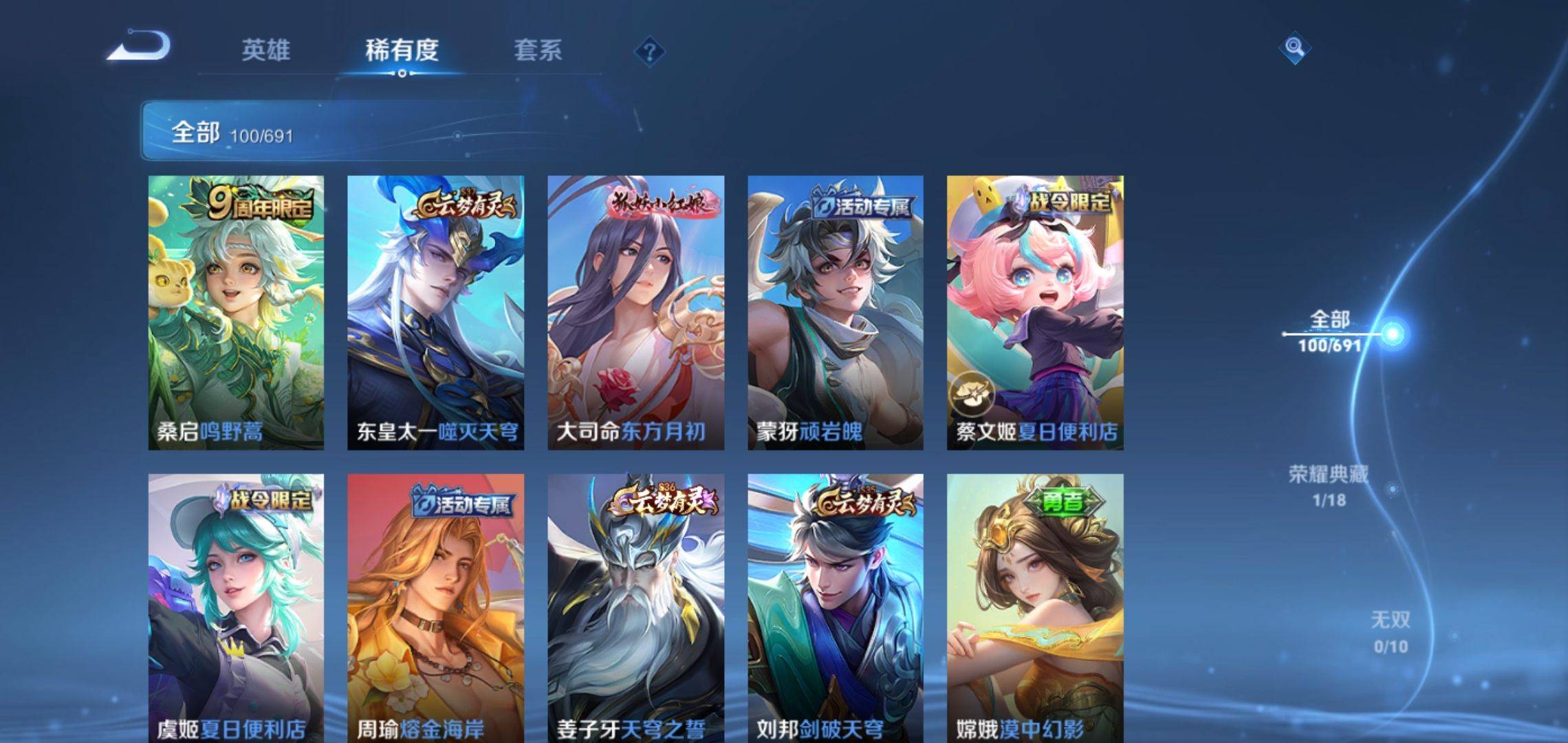The height and width of the screenshot is (743, 1568).
Task: Click the magnifier search icon
Action: [1294, 47]
